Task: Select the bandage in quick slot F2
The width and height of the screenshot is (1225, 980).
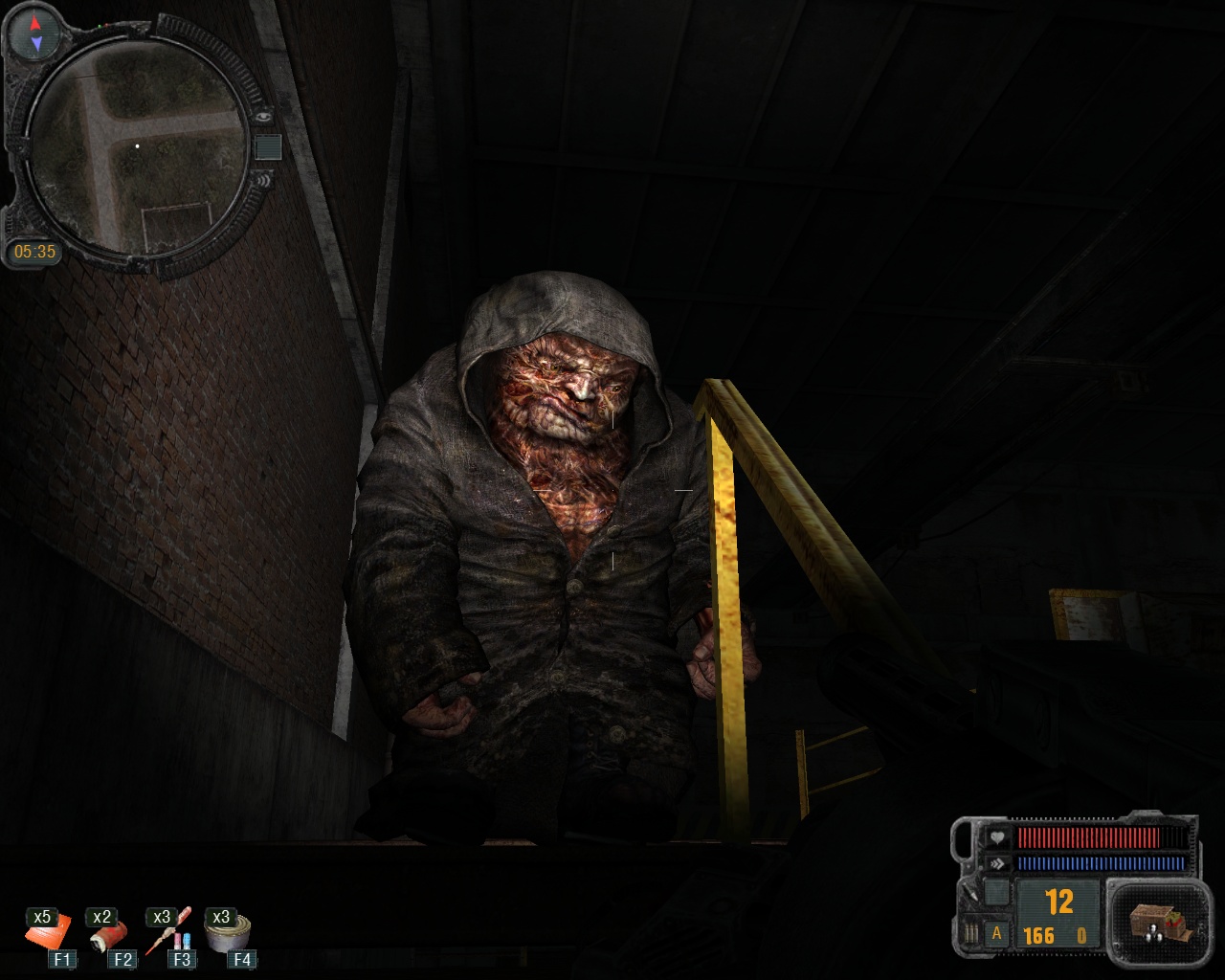Action: coord(108,933)
